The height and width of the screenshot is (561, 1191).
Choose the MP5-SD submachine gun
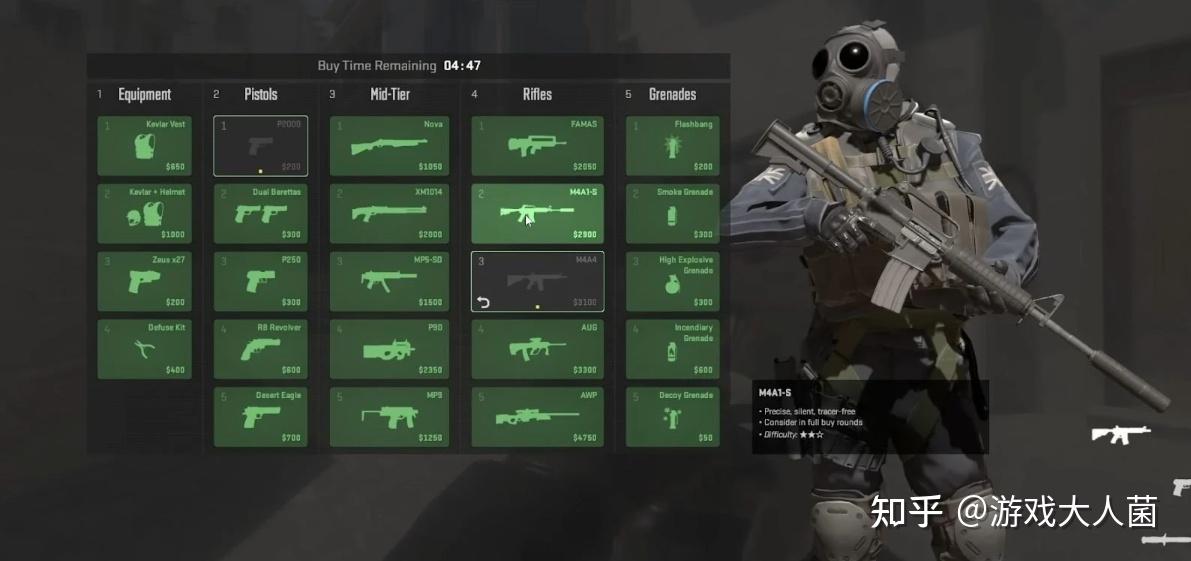click(389, 281)
